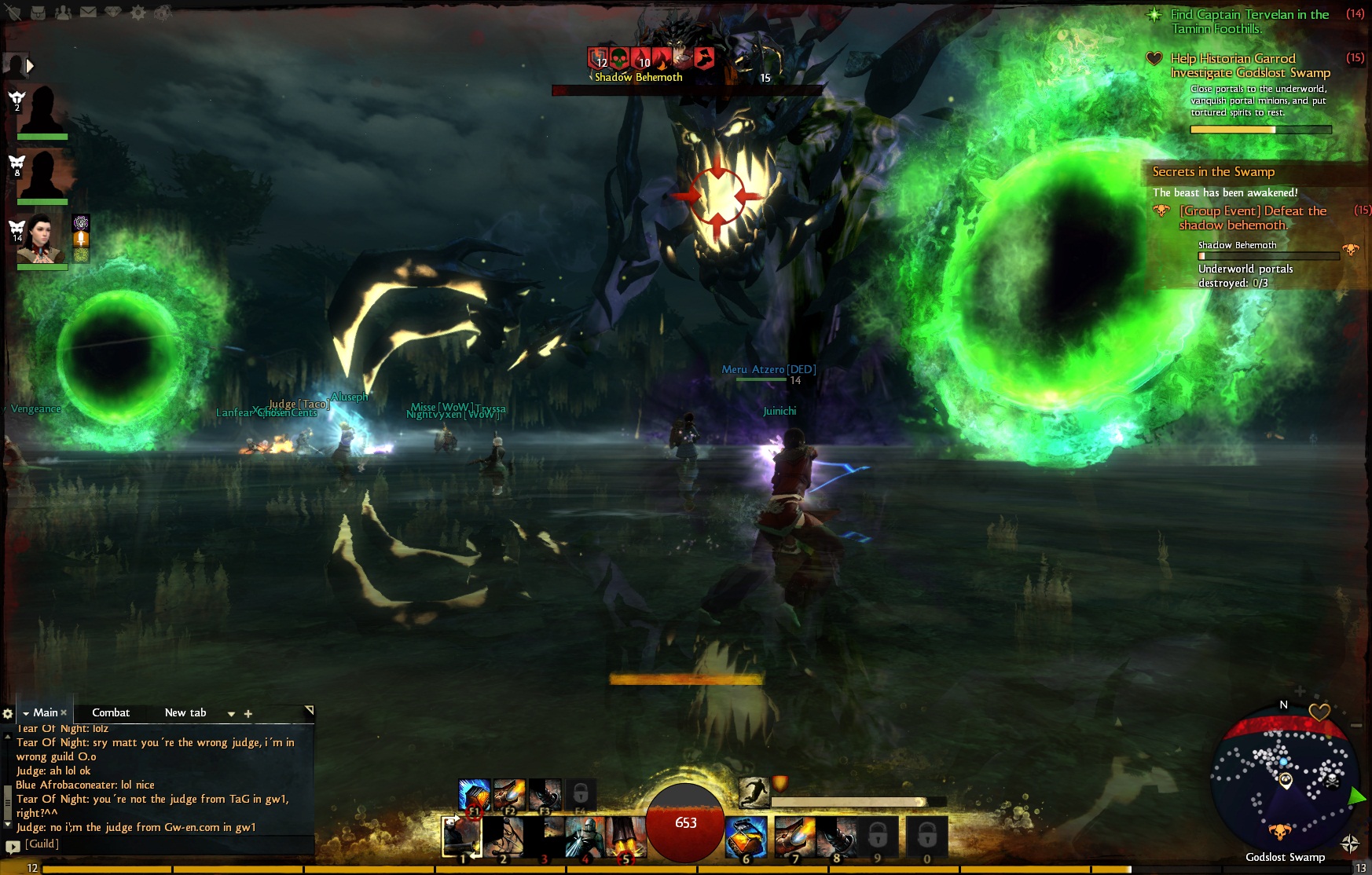Expand the party panel arrow beside the portrait
Viewport: 1372px width, 875px height.
click(30, 66)
